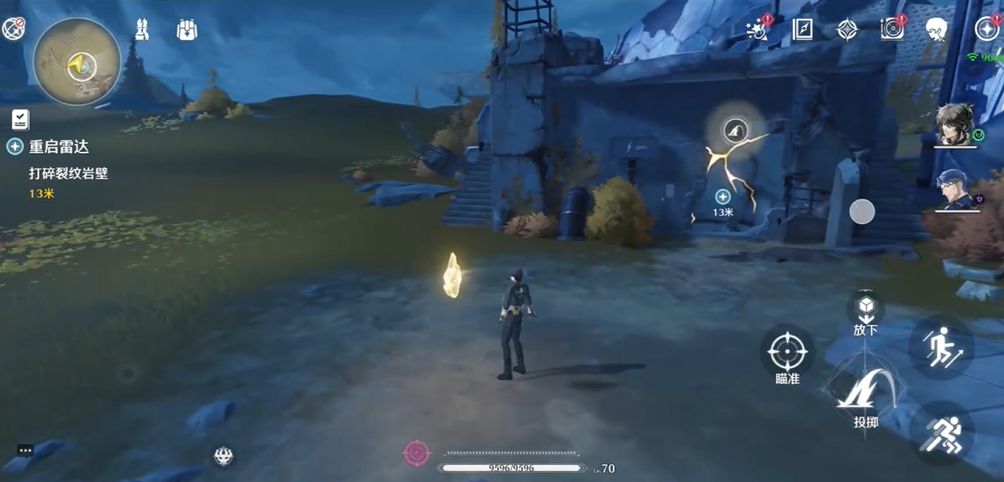Open the backpack inventory icon
The image size is (1004, 482).
click(x=187, y=30)
